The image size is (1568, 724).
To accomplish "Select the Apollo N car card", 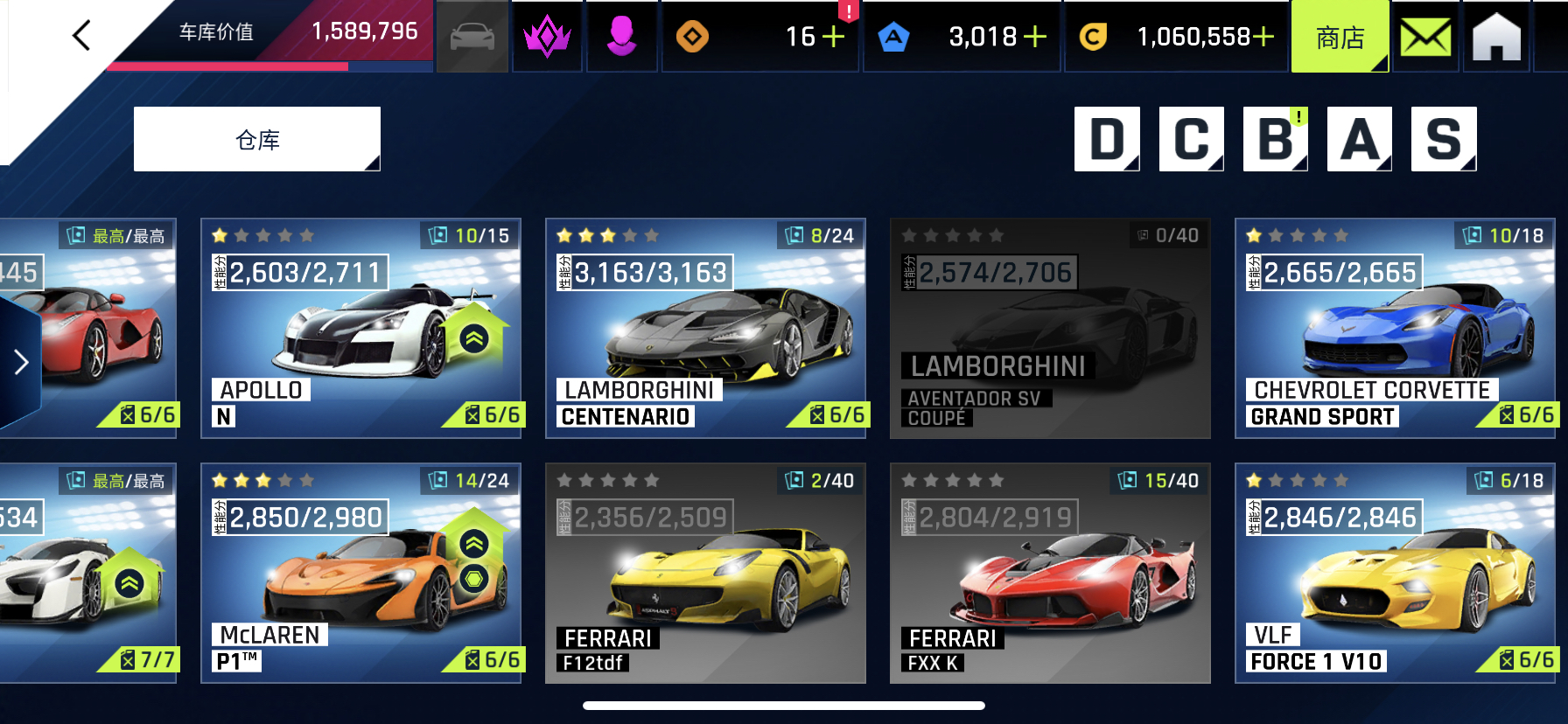I will (x=360, y=328).
